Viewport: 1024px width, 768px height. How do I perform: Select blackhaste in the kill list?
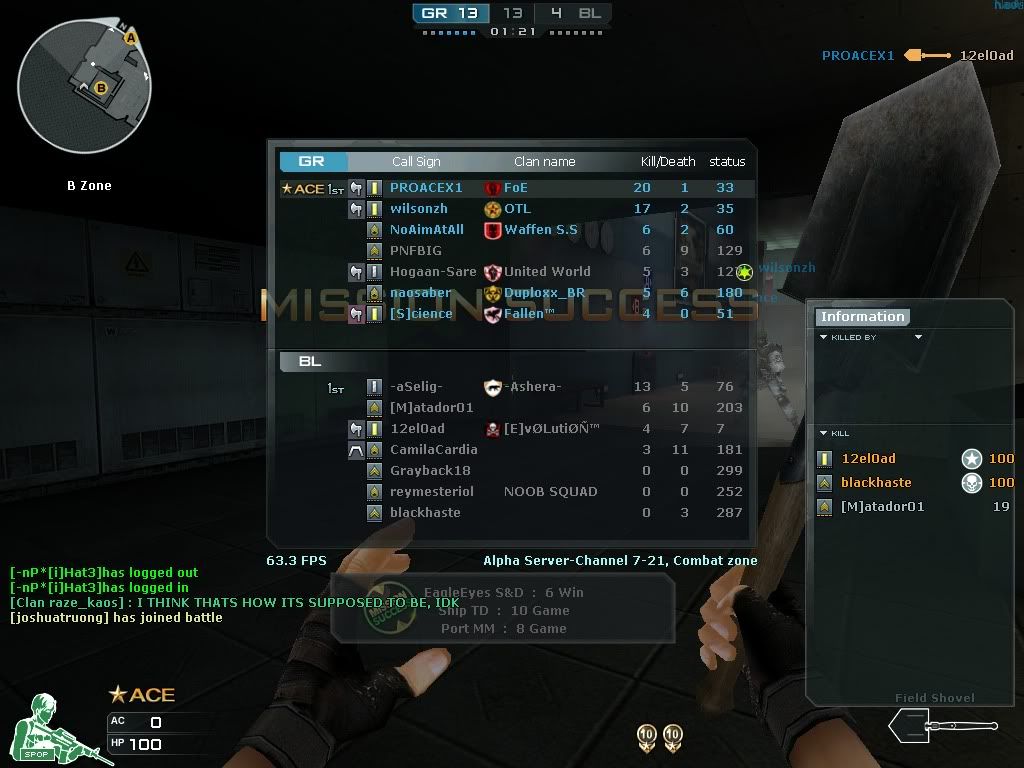(876, 483)
